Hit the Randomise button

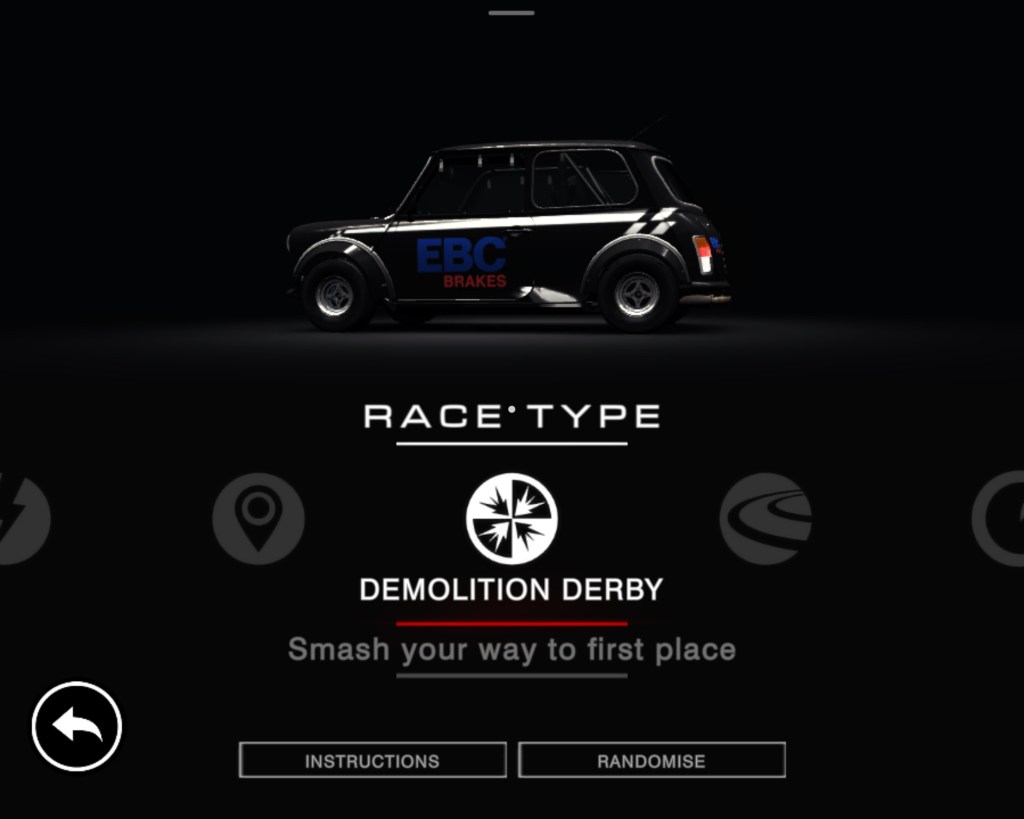651,760
